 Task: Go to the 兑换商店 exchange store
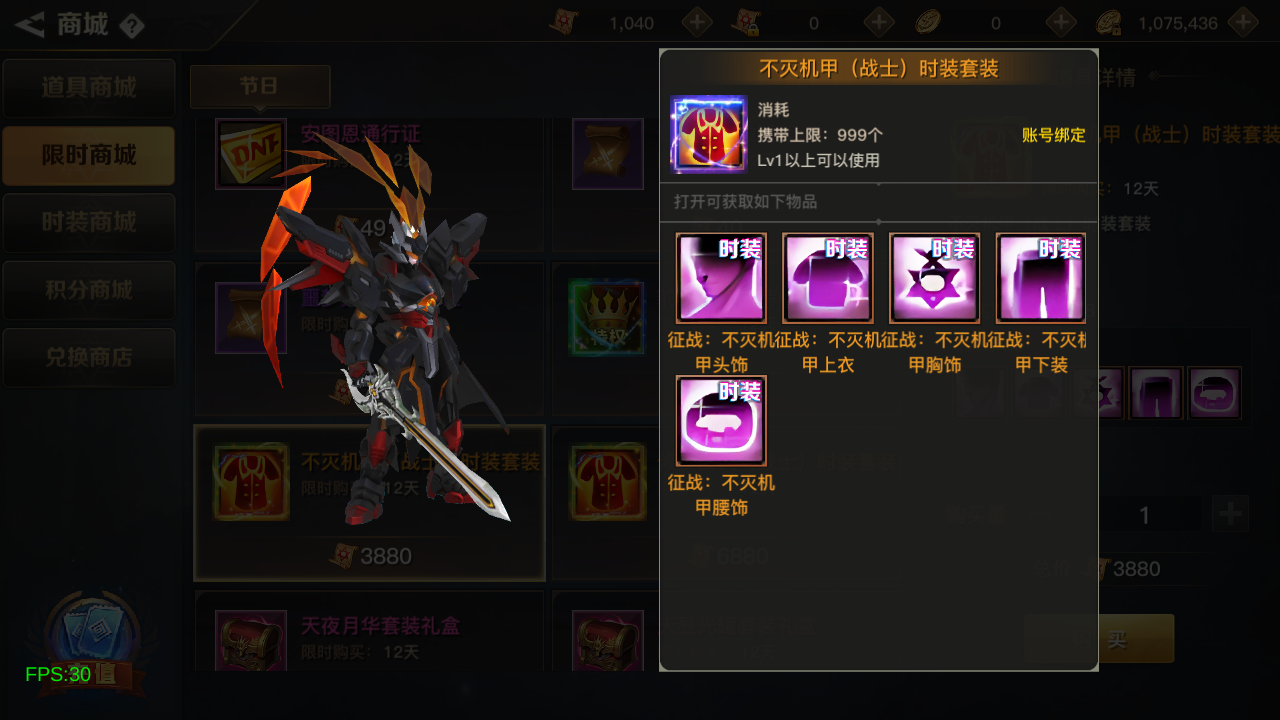[89, 357]
